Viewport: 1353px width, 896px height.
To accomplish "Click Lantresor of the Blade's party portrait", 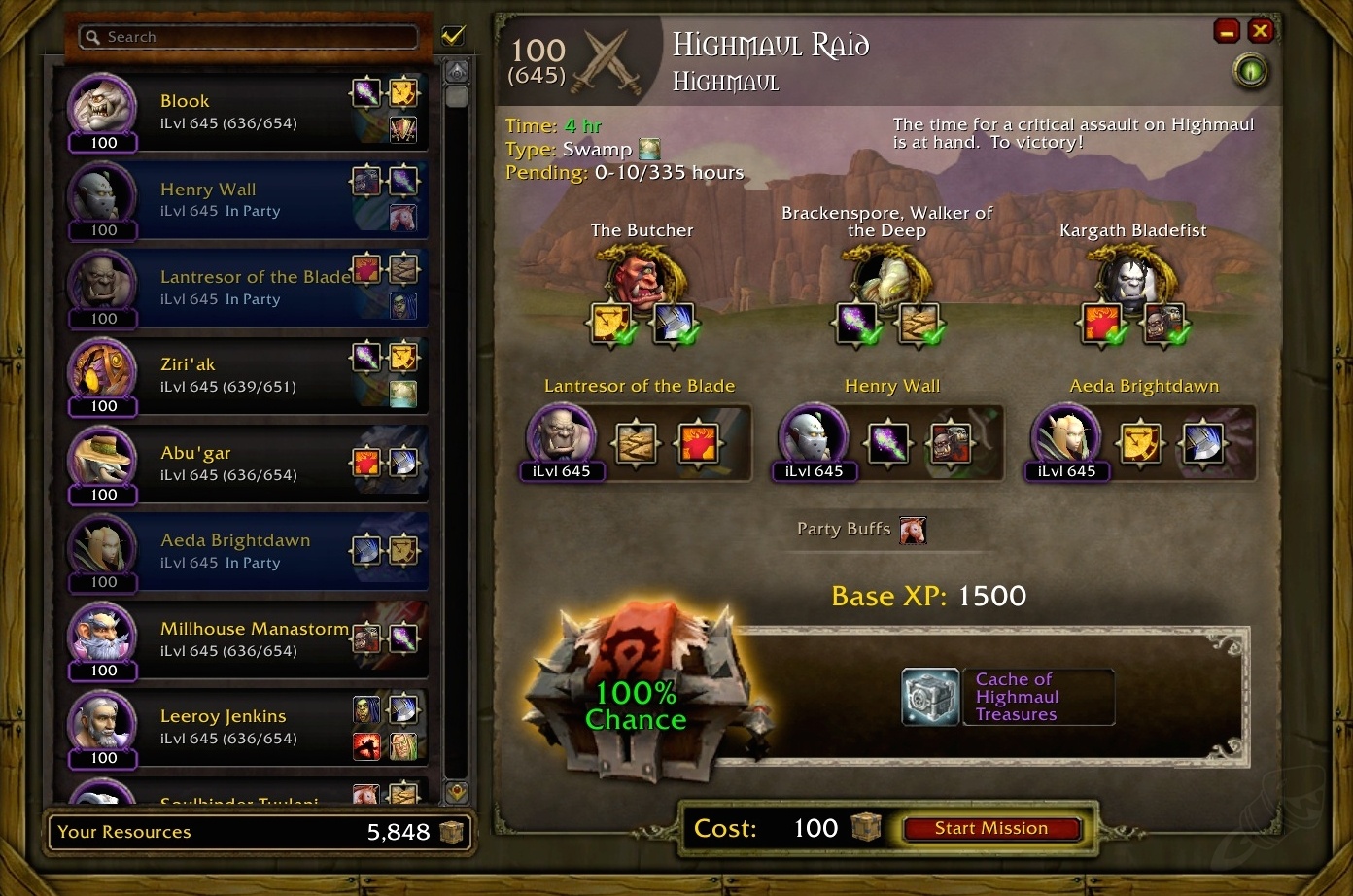I will coord(561,436).
